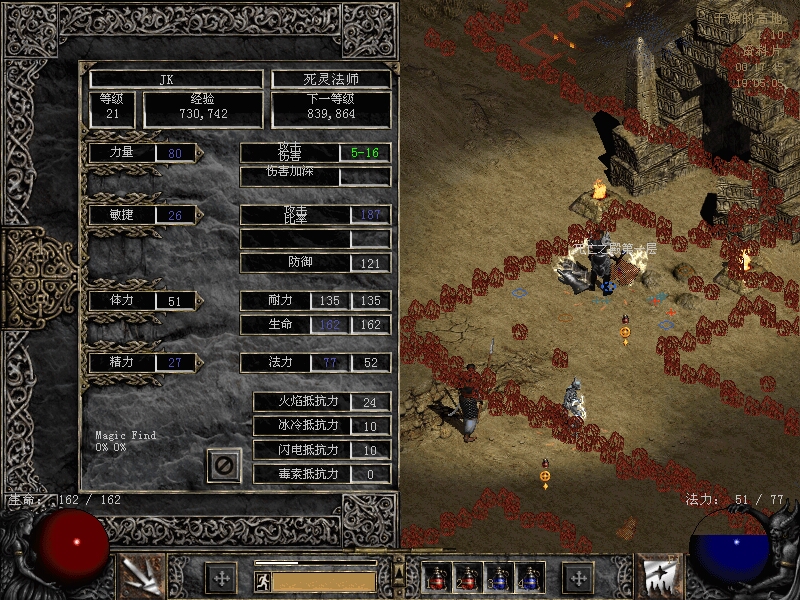Open the left-click attack skill selector
The image size is (800, 600).
pyautogui.click(x=138, y=576)
